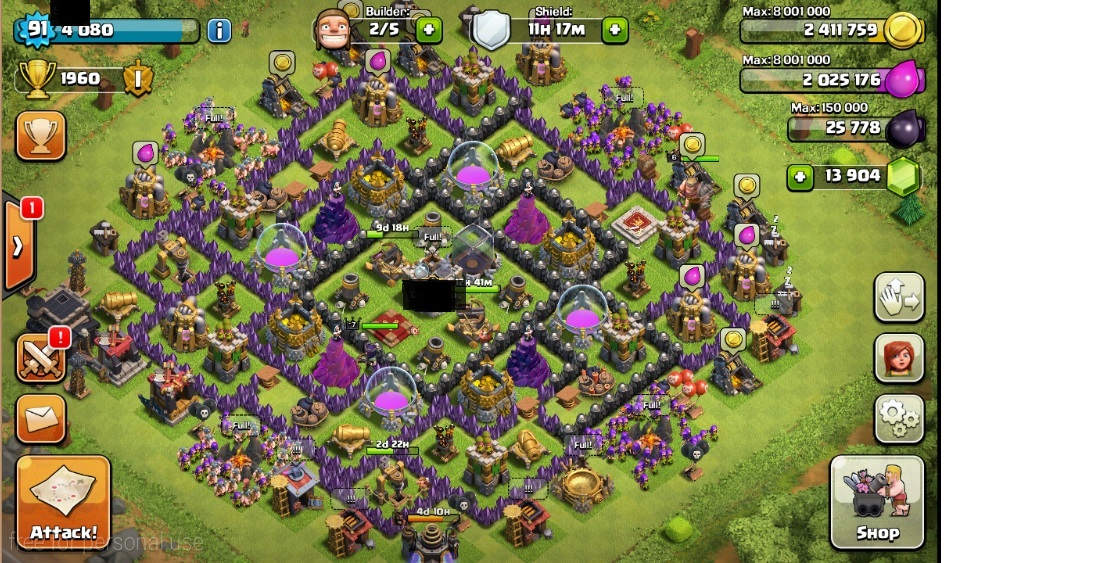Click the red-haired villager portrait button
The image size is (1118, 563).
(899, 358)
